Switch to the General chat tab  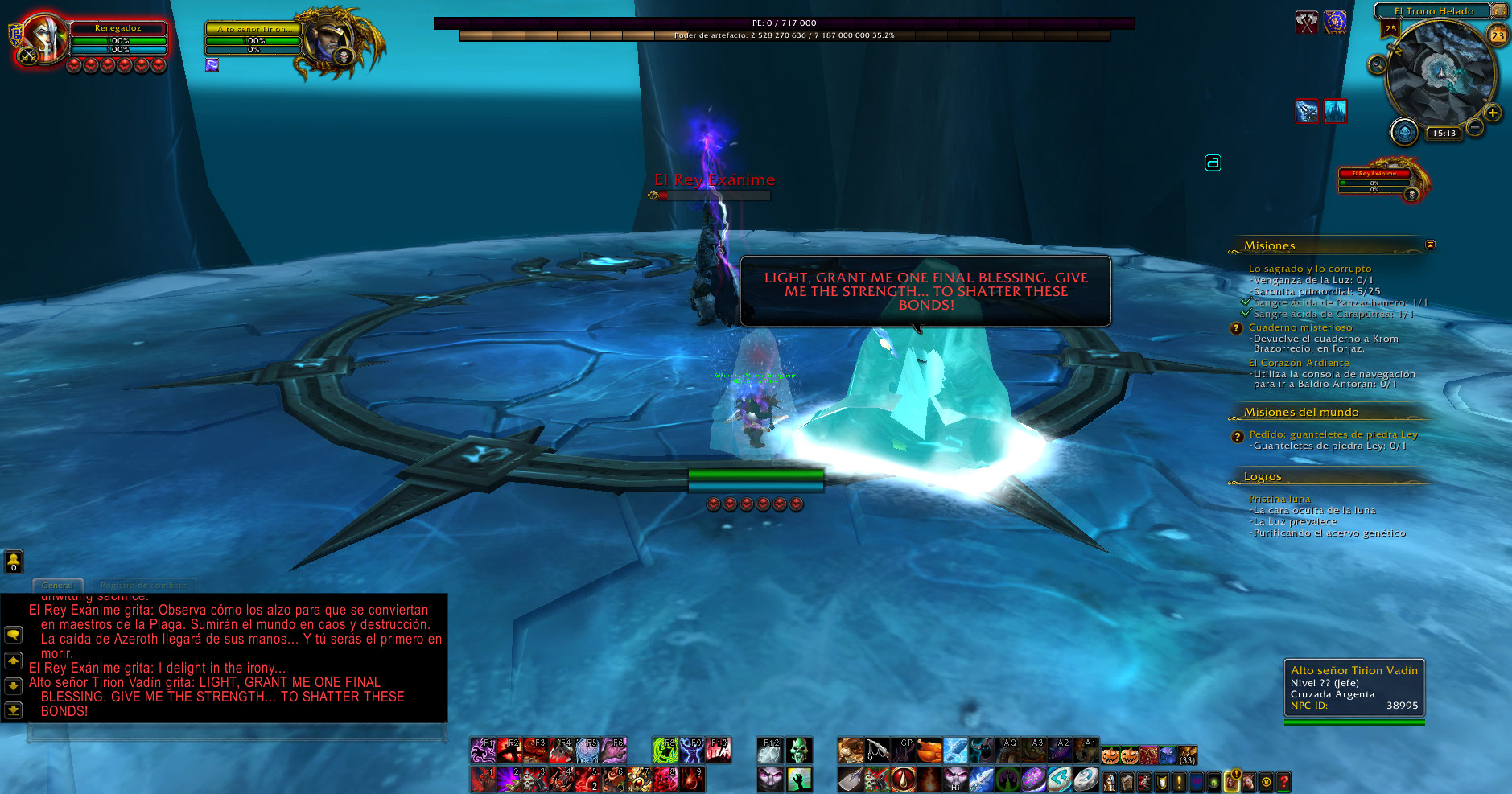tap(57, 586)
